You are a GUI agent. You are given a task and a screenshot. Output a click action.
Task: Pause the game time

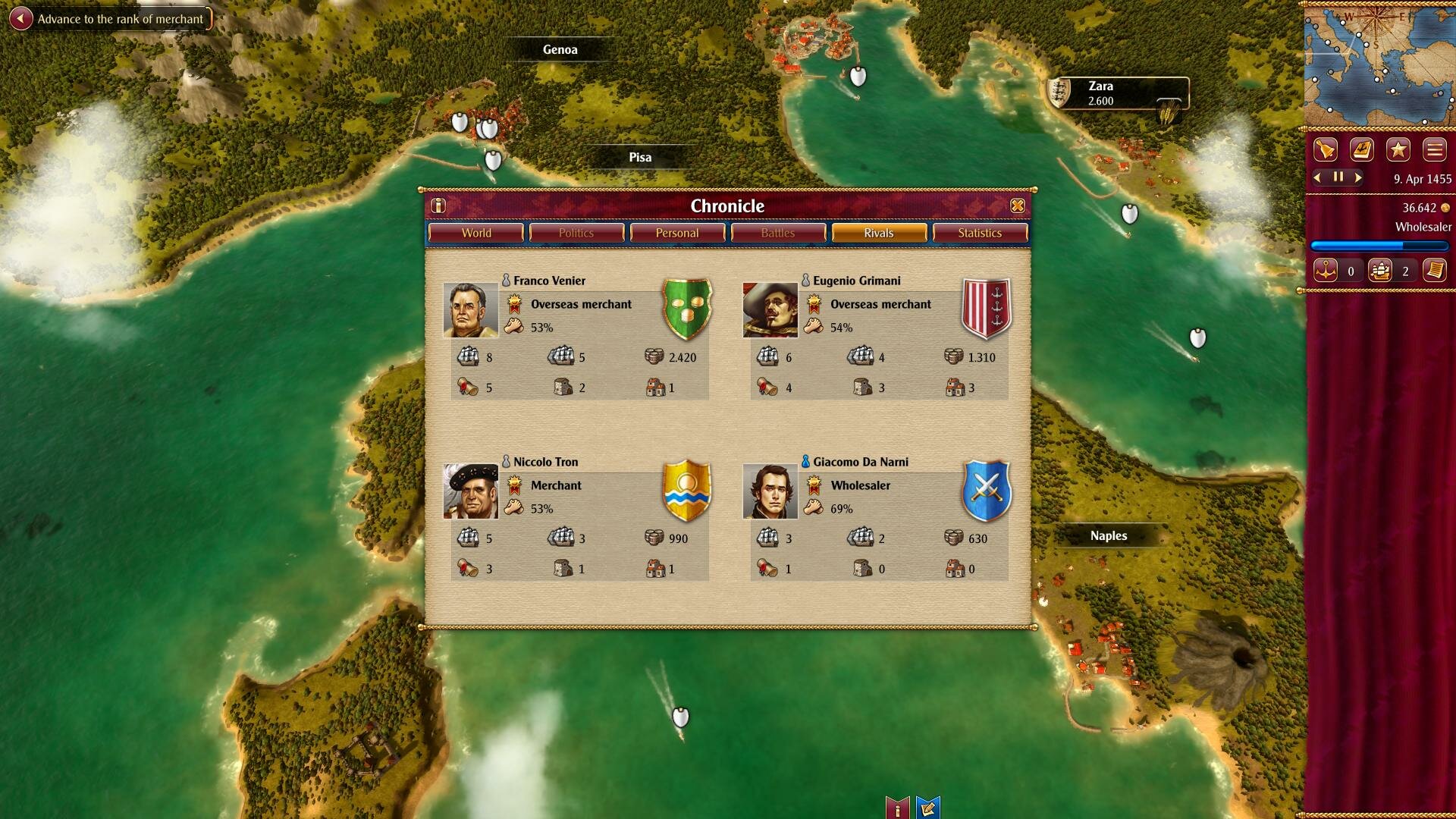[1338, 177]
